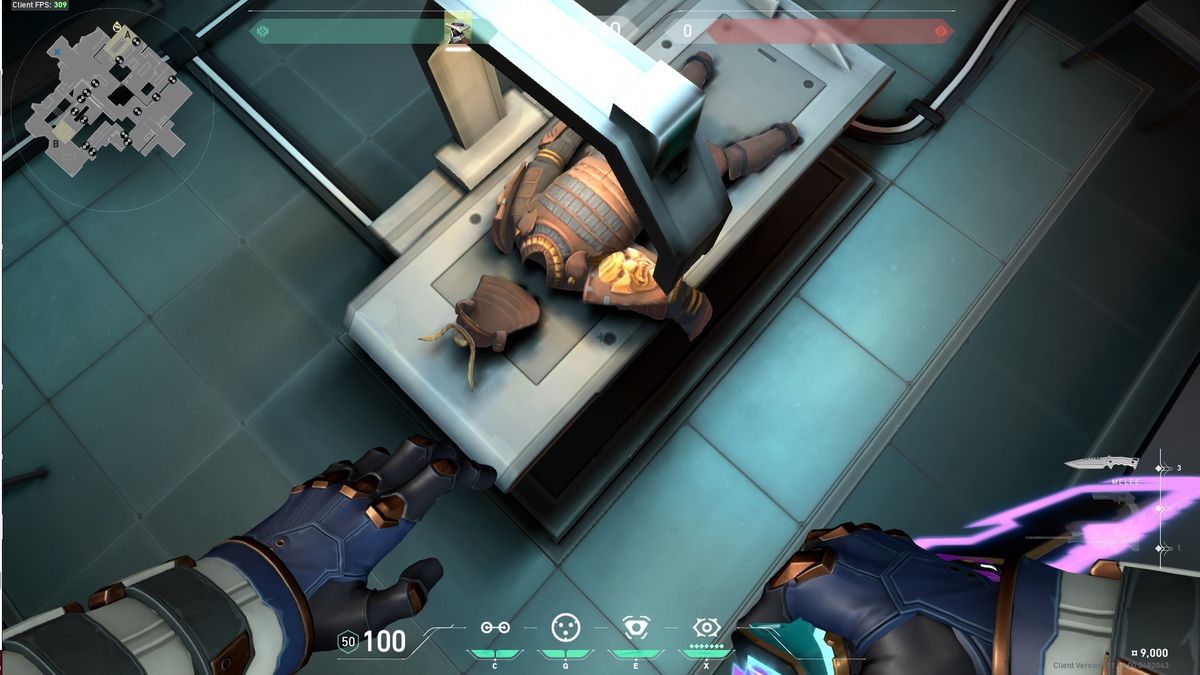Use the Spycam ability icon
This screenshot has width=1200, height=675.
tap(636, 627)
